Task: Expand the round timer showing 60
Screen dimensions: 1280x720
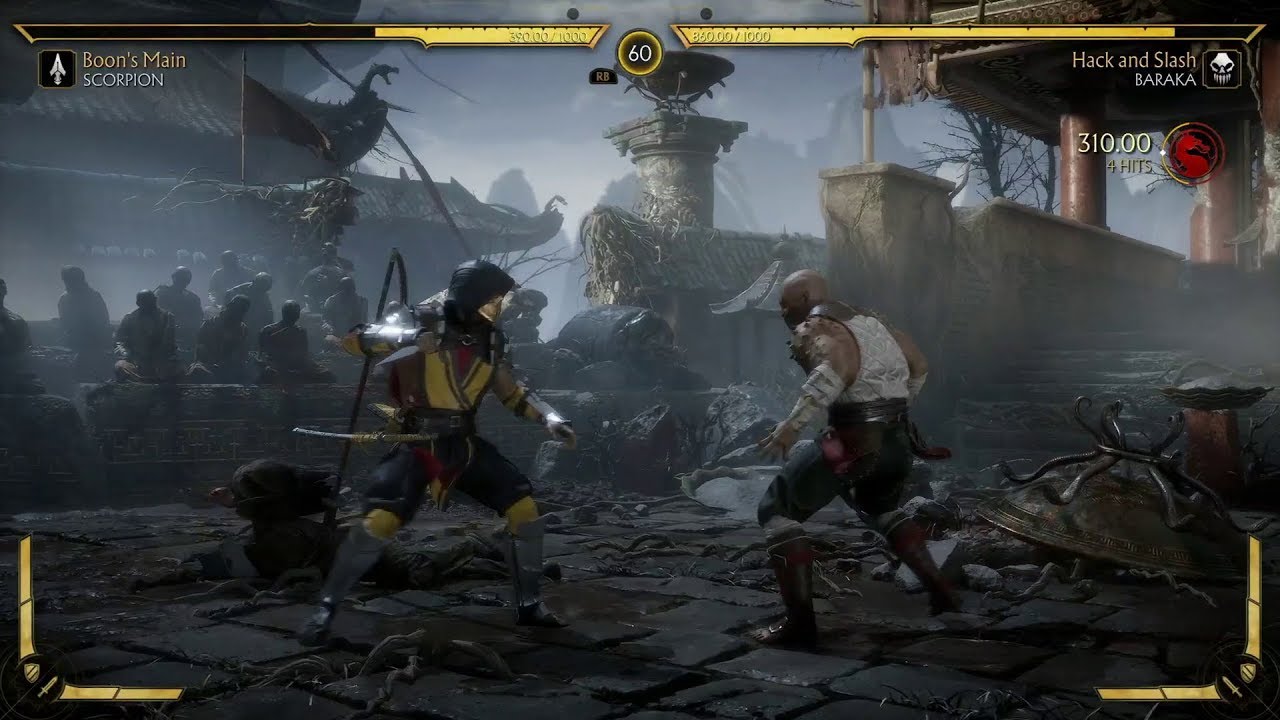Action: click(640, 50)
